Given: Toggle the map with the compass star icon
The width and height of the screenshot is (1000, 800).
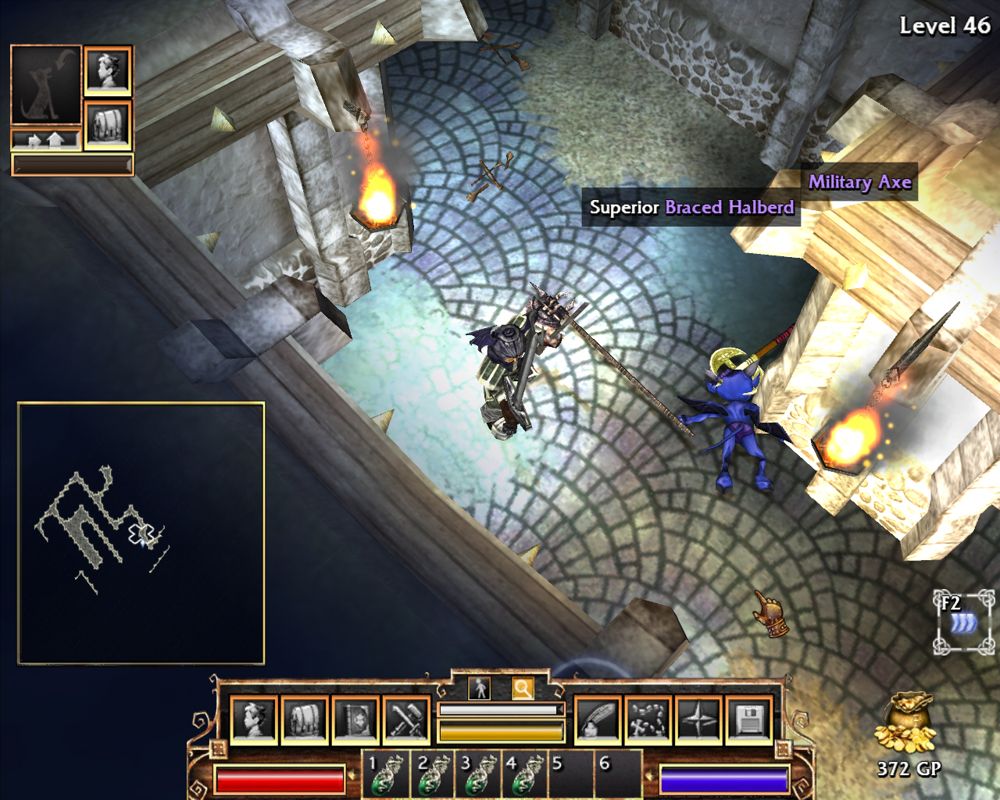Looking at the screenshot, I should click(x=698, y=720).
